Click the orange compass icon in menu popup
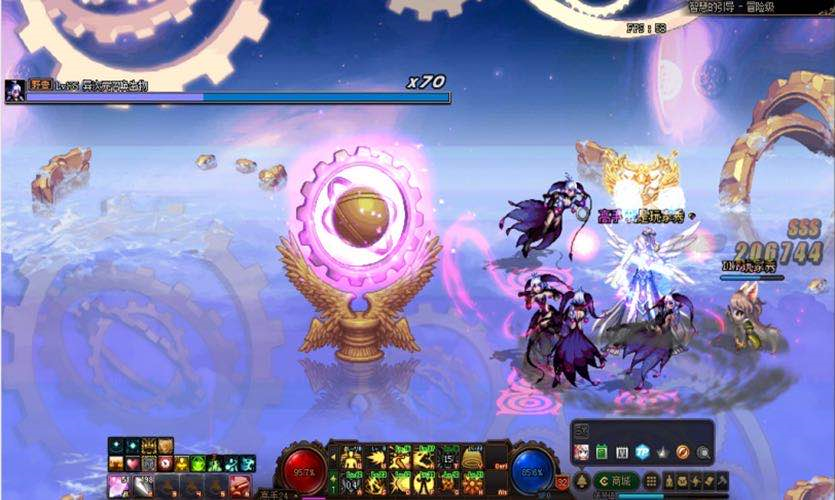Image resolution: width=835 pixels, height=500 pixels. click(x=683, y=452)
